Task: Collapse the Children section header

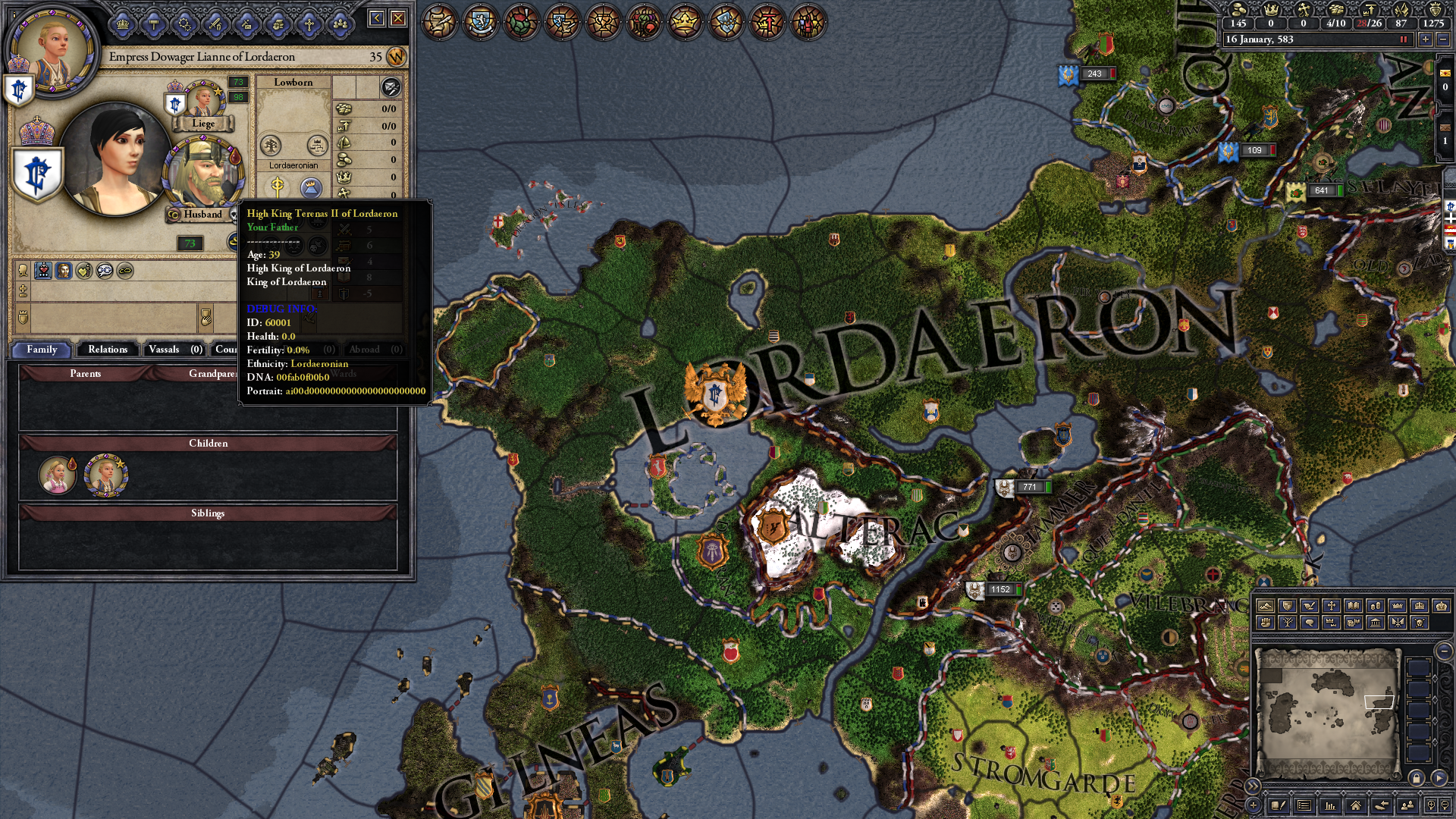Action: click(209, 443)
